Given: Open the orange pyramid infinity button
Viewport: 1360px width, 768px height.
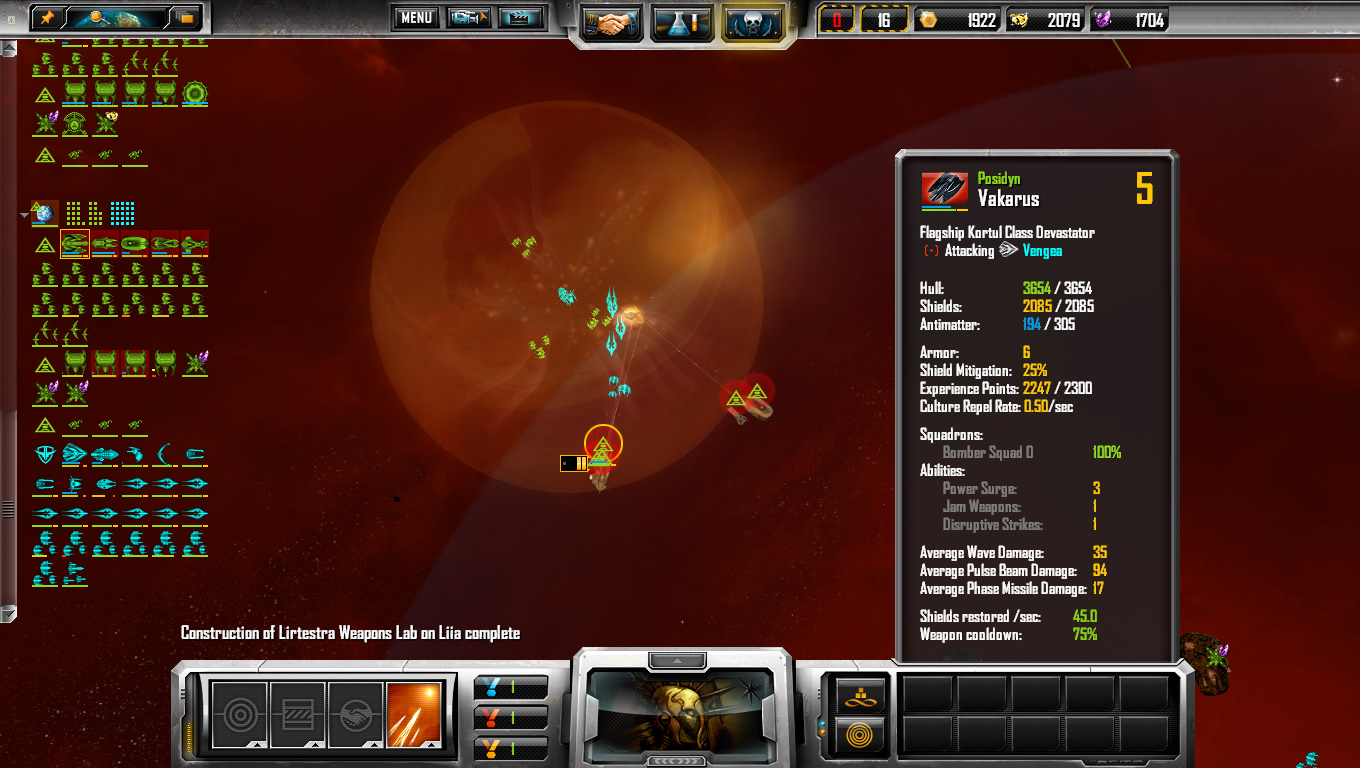Looking at the screenshot, I should (859, 696).
